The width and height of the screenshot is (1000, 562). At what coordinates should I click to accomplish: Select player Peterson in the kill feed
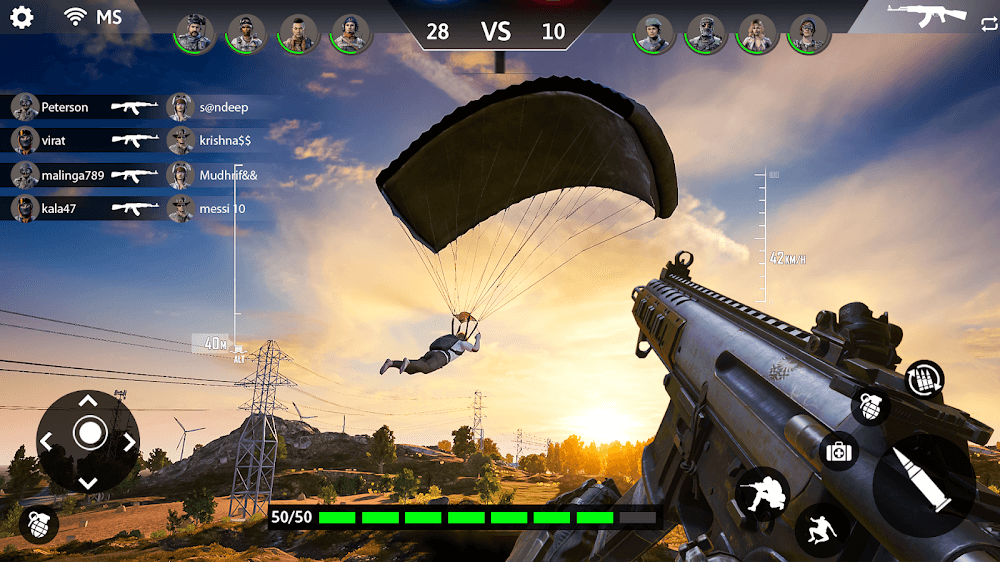[x=64, y=107]
